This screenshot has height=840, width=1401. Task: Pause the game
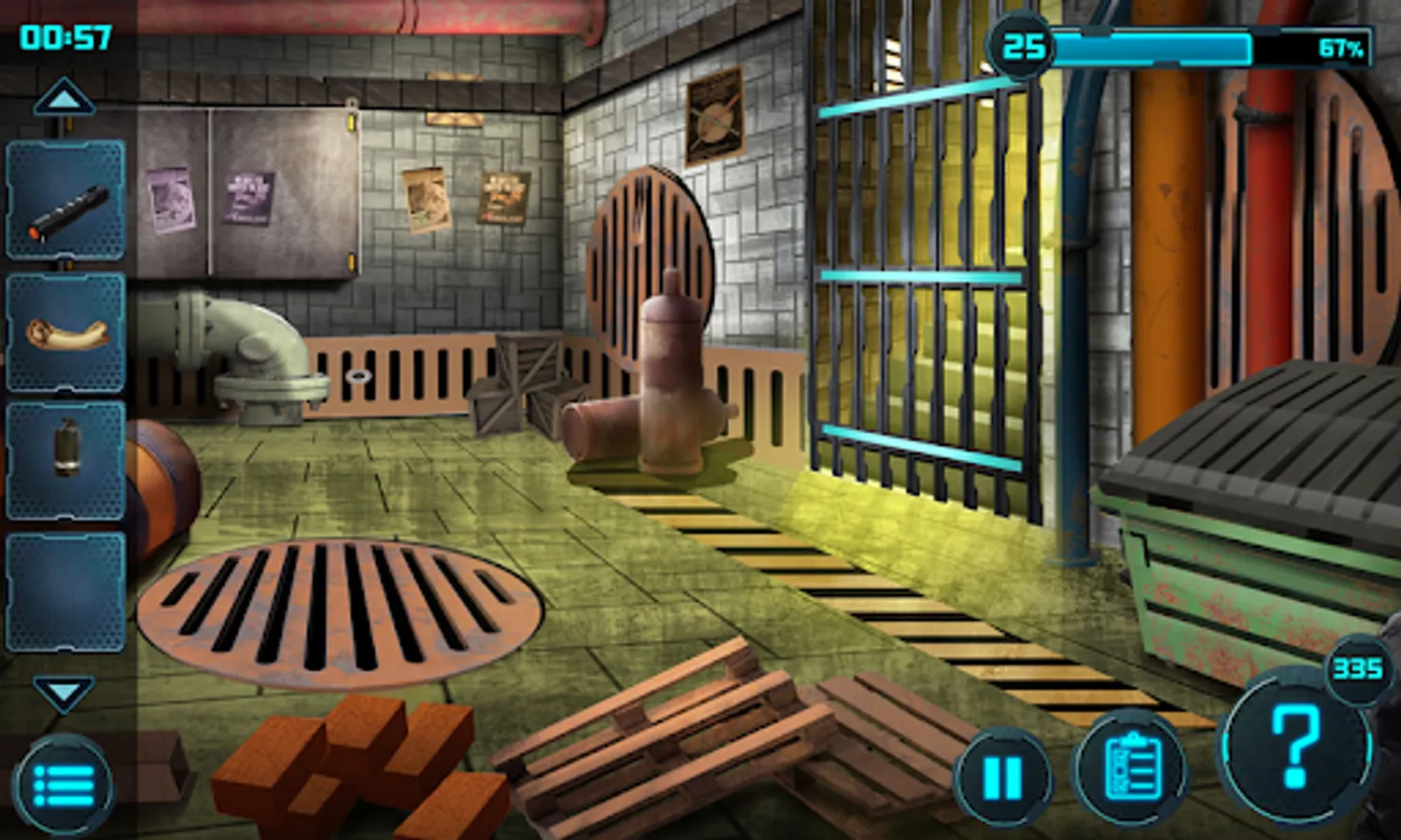(1003, 777)
